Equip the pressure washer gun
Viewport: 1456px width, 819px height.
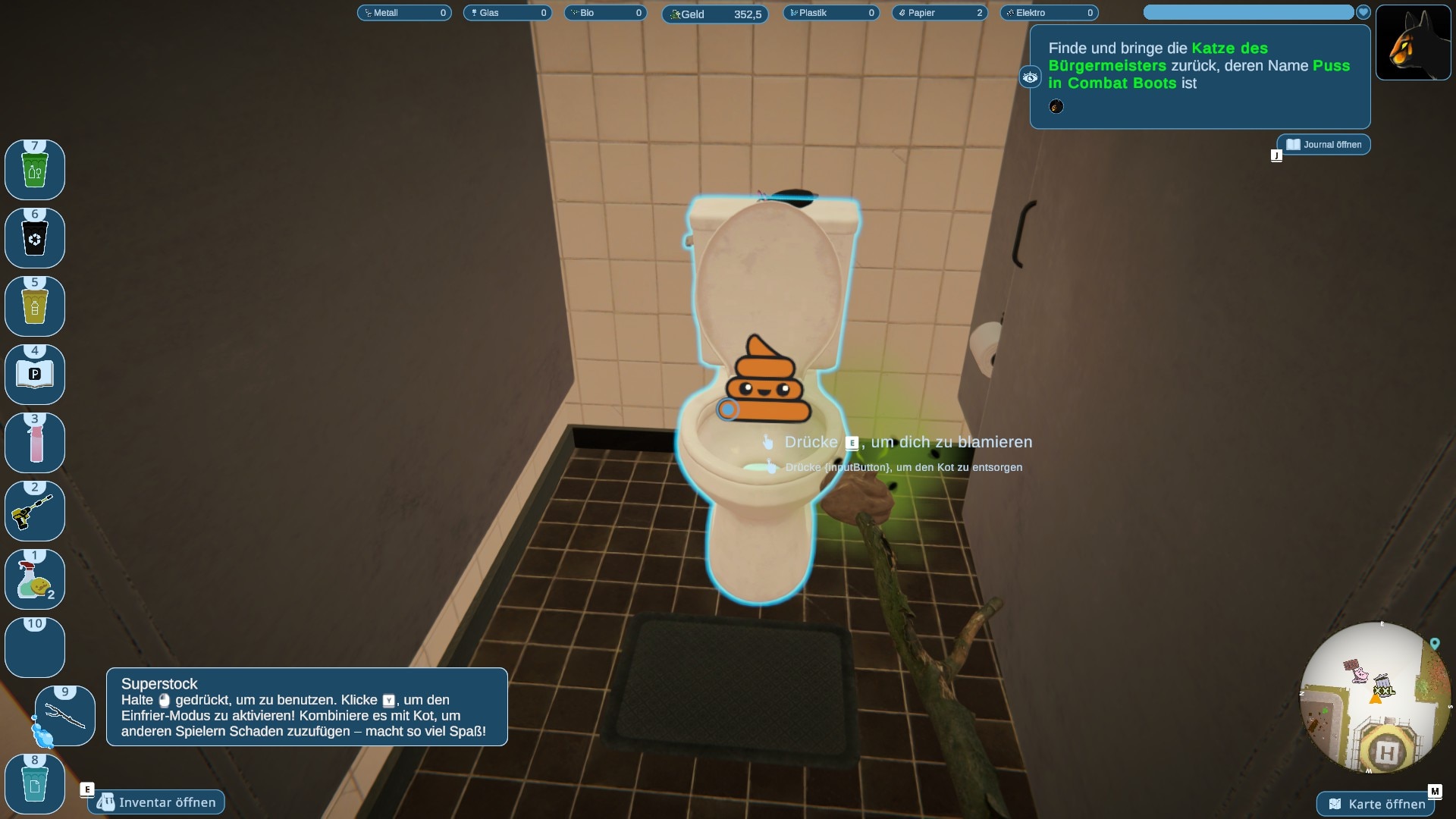[x=35, y=512]
